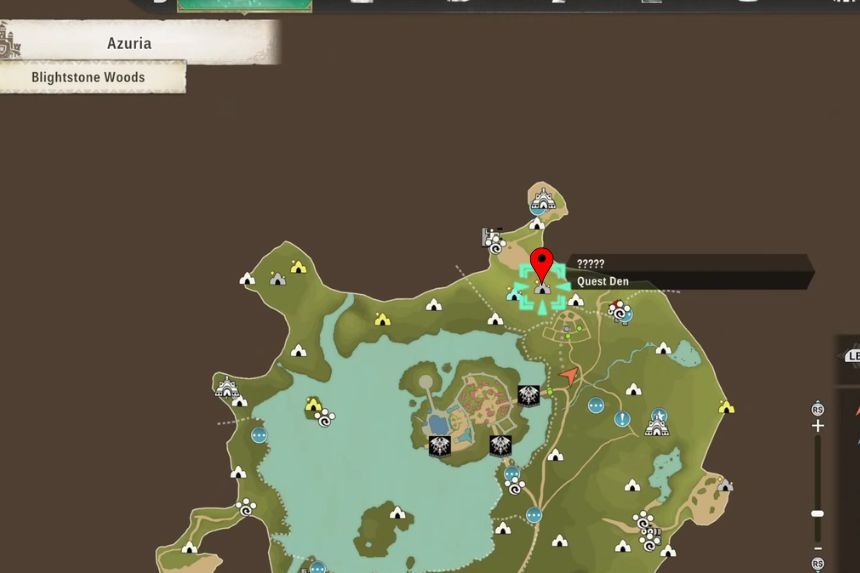Select the winged emblem on the island's east edge
The height and width of the screenshot is (573, 860).
click(529, 395)
